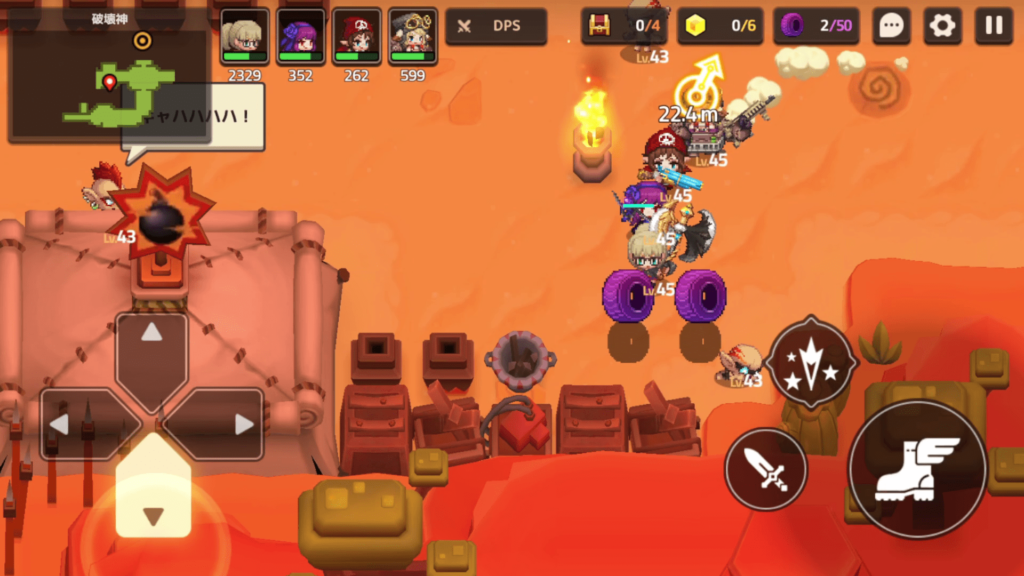This screenshot has height=576, width=1024.
Task: Activate the star burst chain skill
Action: coord(811,361)
